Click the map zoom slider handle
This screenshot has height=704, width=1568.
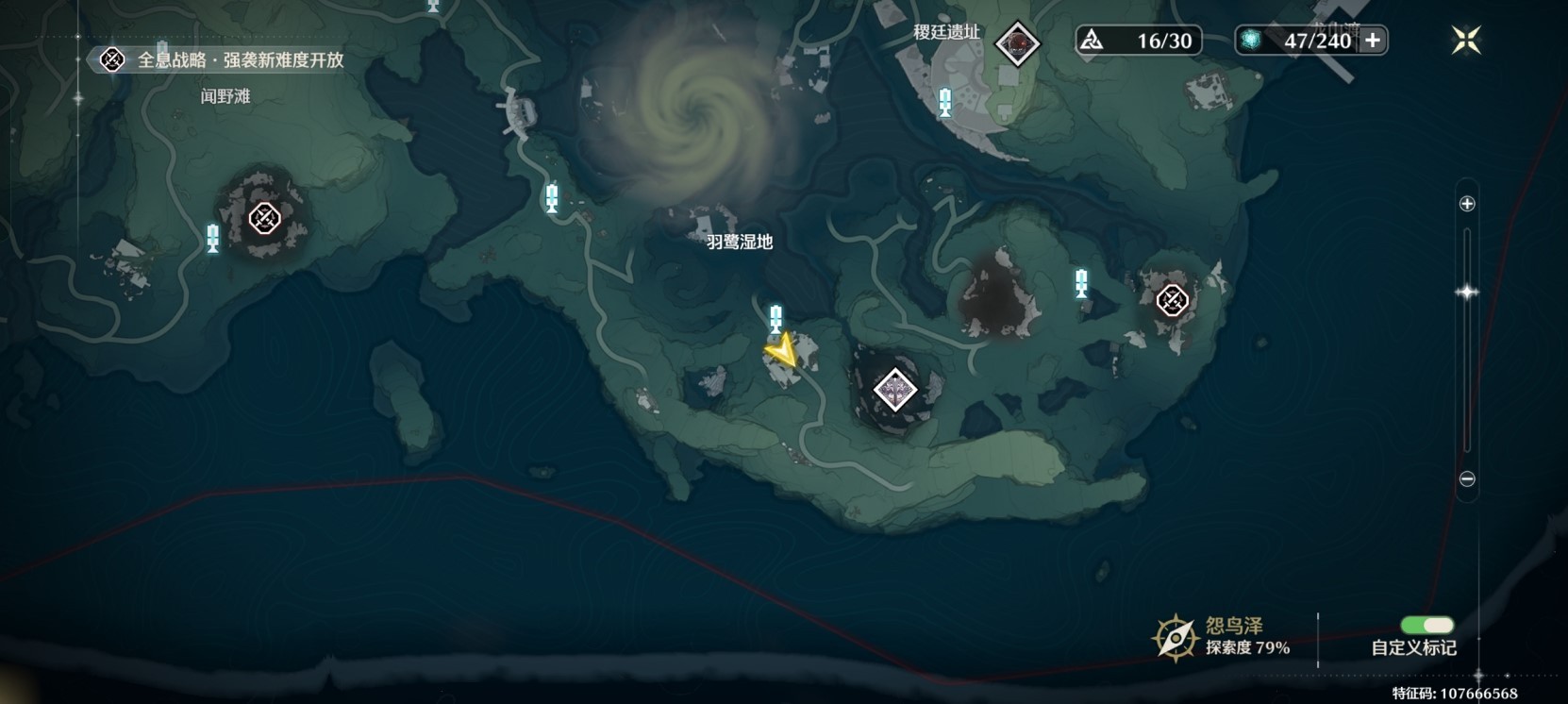pos(1467,293)
